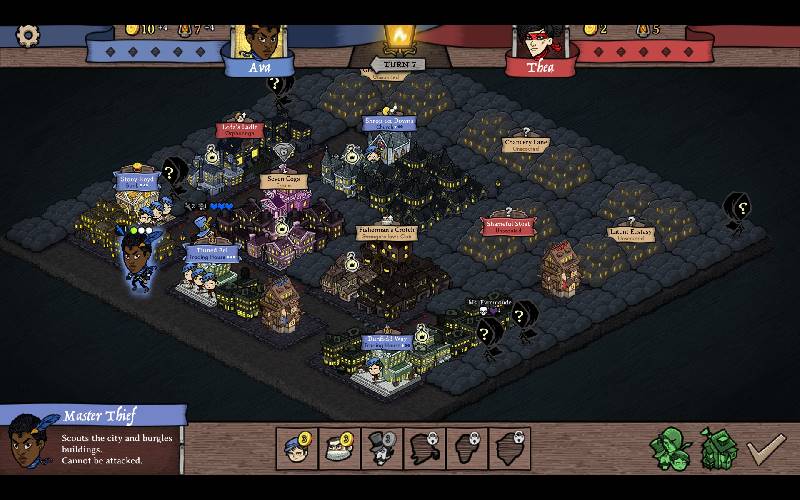The width and height of the screenshot is (800, 500).
Task: Open the green buildings overview icon
Action: (716, 449)
